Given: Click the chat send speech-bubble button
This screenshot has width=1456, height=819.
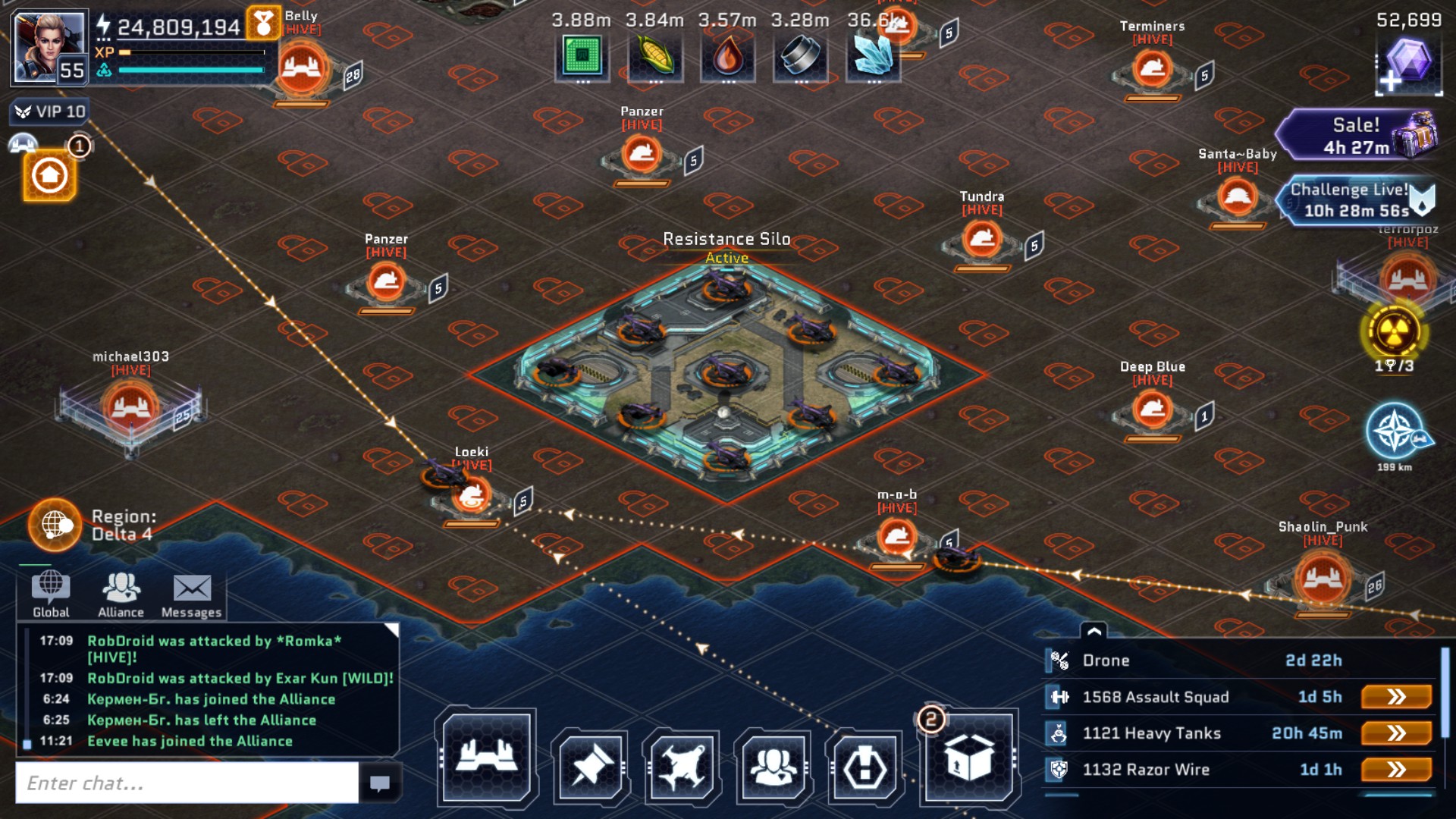Looking at the screenshot, I should [379, 783].
